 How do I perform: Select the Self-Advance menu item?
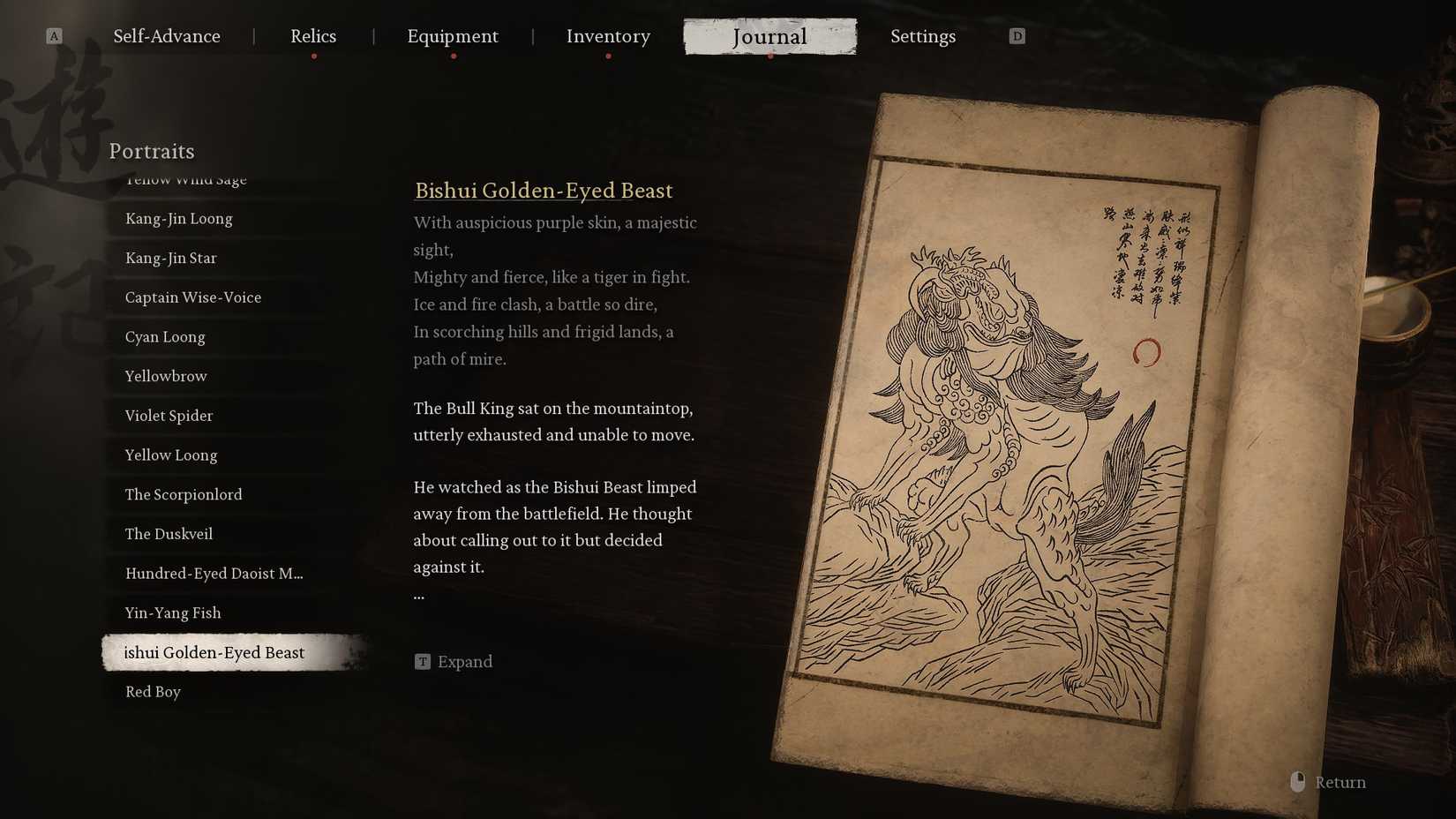click(166, 36)
